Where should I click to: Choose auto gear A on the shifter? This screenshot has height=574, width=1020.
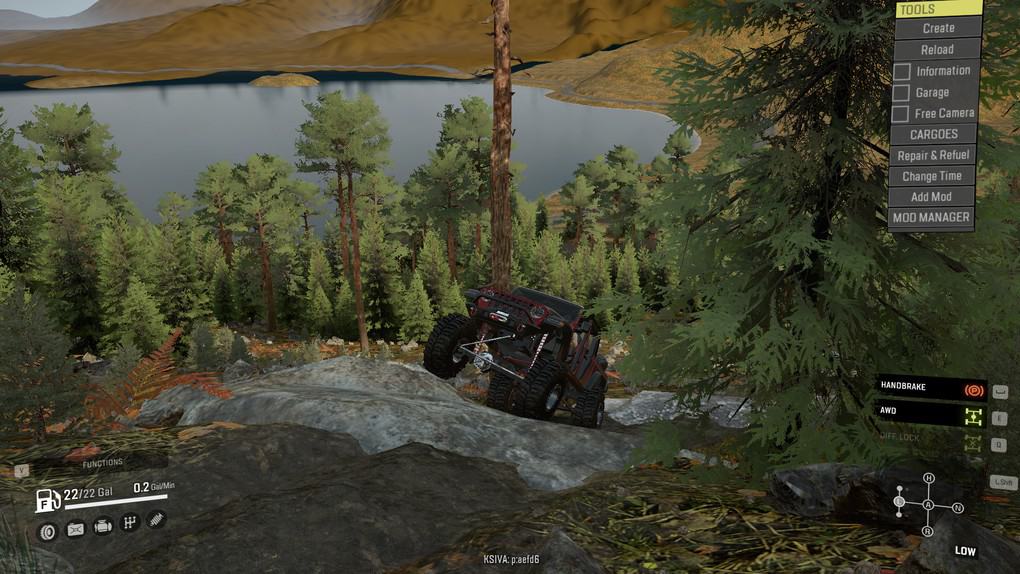tap(928, 505)
